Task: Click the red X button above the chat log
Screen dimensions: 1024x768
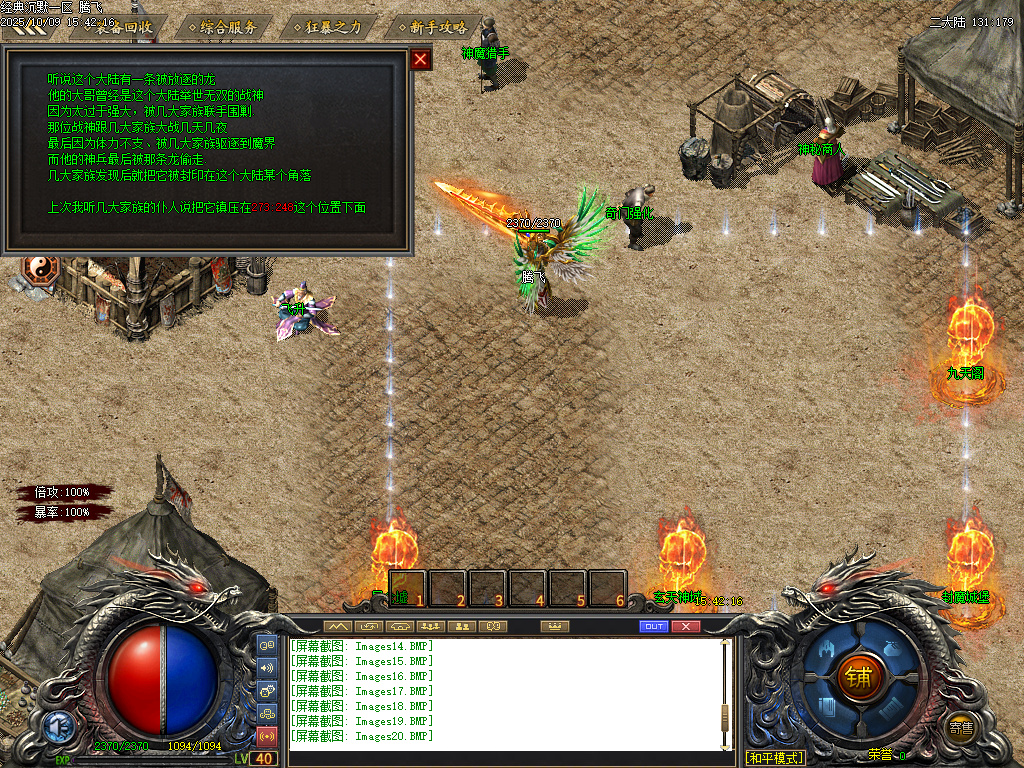Action: [x=685, y=626]
